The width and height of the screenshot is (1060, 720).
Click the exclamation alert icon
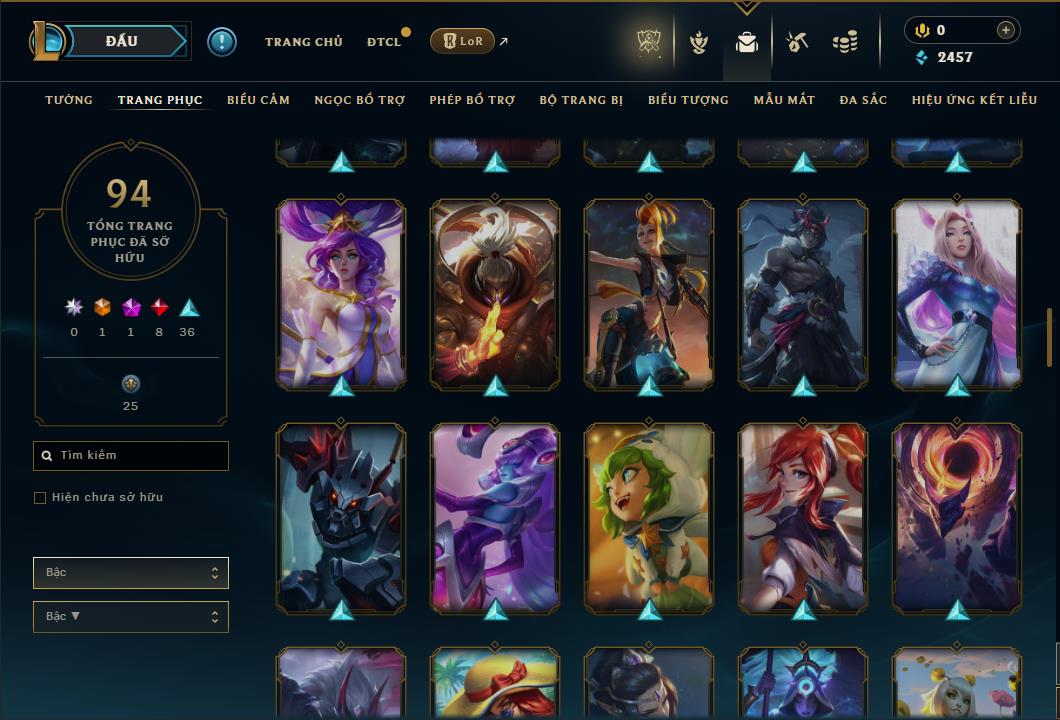coord(222,41)
